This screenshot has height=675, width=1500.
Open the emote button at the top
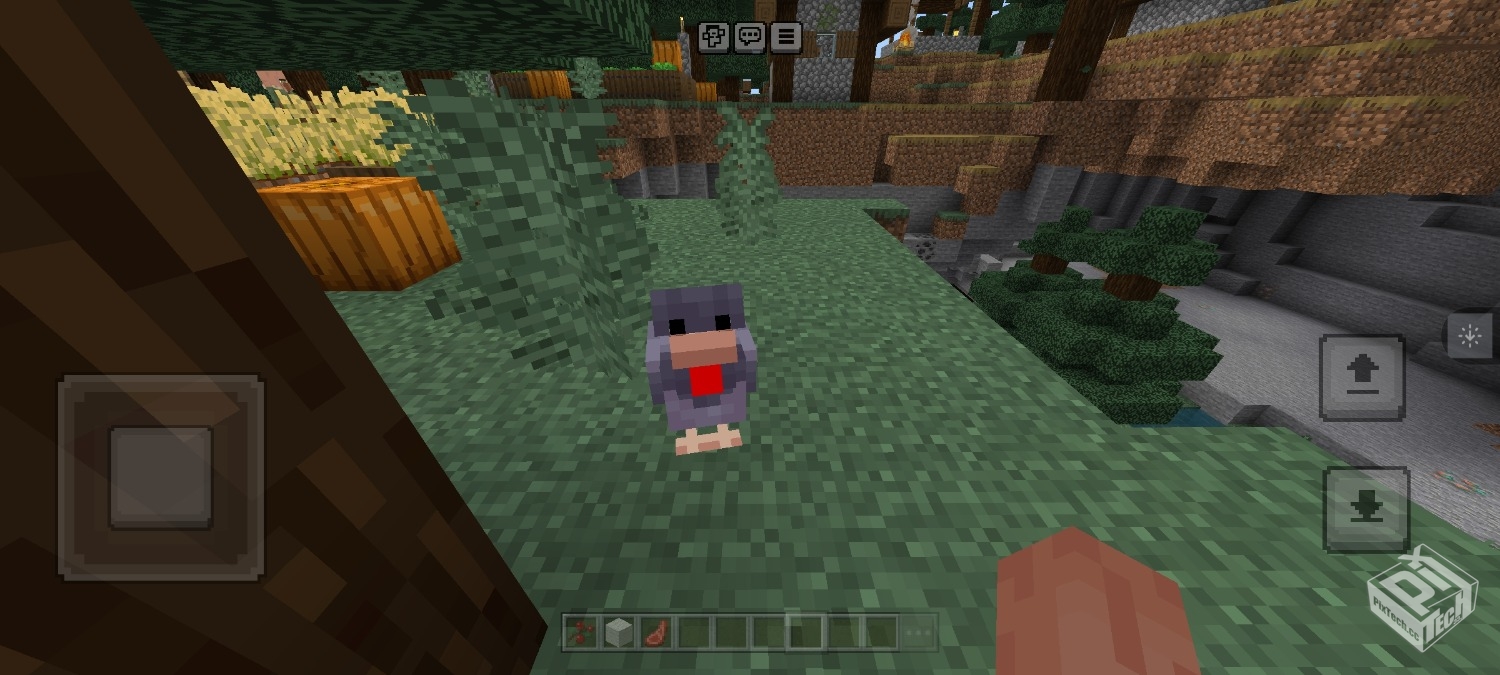[714, 37]
